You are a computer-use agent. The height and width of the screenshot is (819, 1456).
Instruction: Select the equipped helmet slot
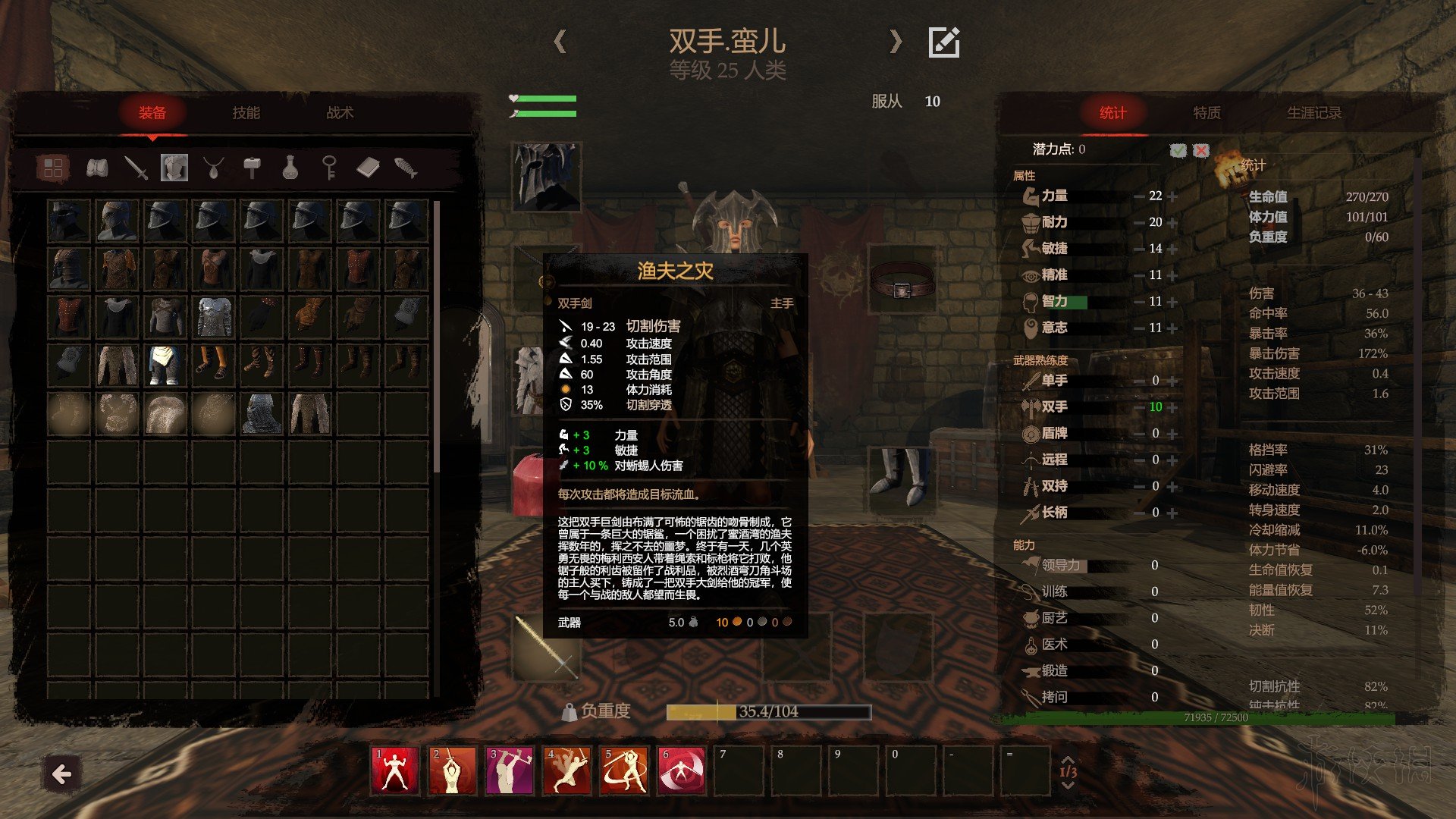pos(546,177)
